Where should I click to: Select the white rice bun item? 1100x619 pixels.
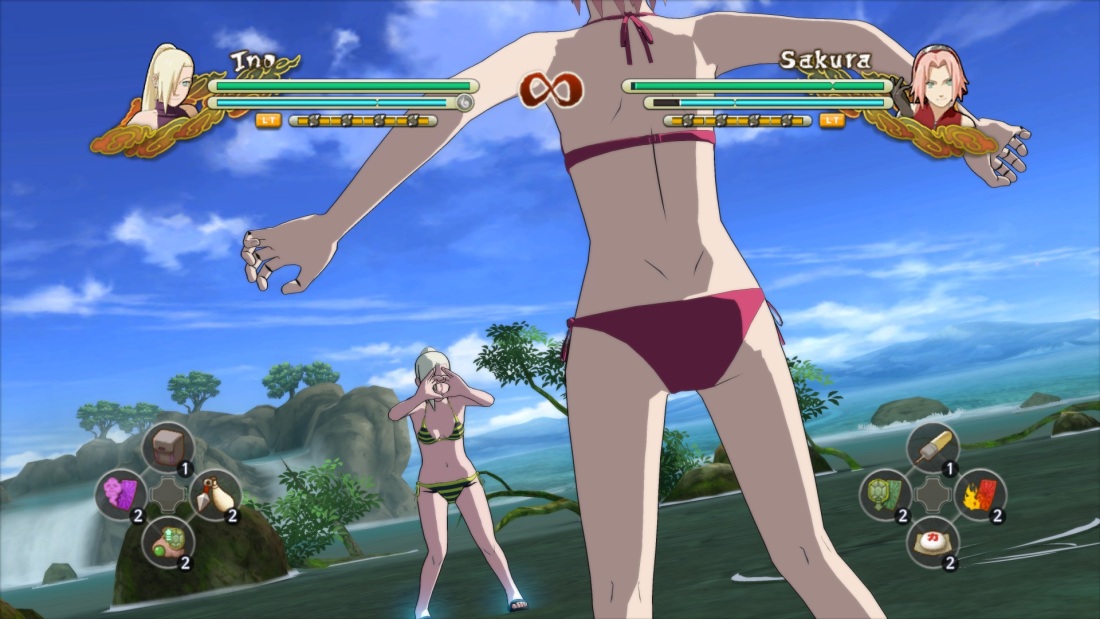pos(931,541)
